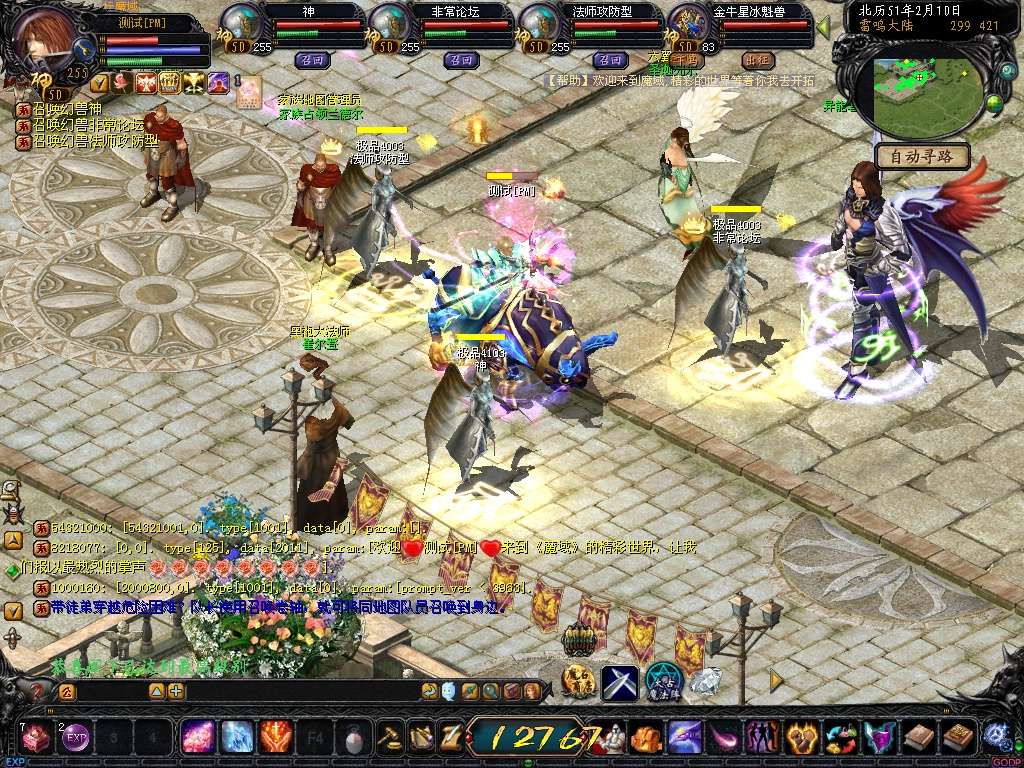Image resolution: width=1024 pixels, height=768 pixels.
Task: Click the red question mark help button
Action: click(37, 691)
